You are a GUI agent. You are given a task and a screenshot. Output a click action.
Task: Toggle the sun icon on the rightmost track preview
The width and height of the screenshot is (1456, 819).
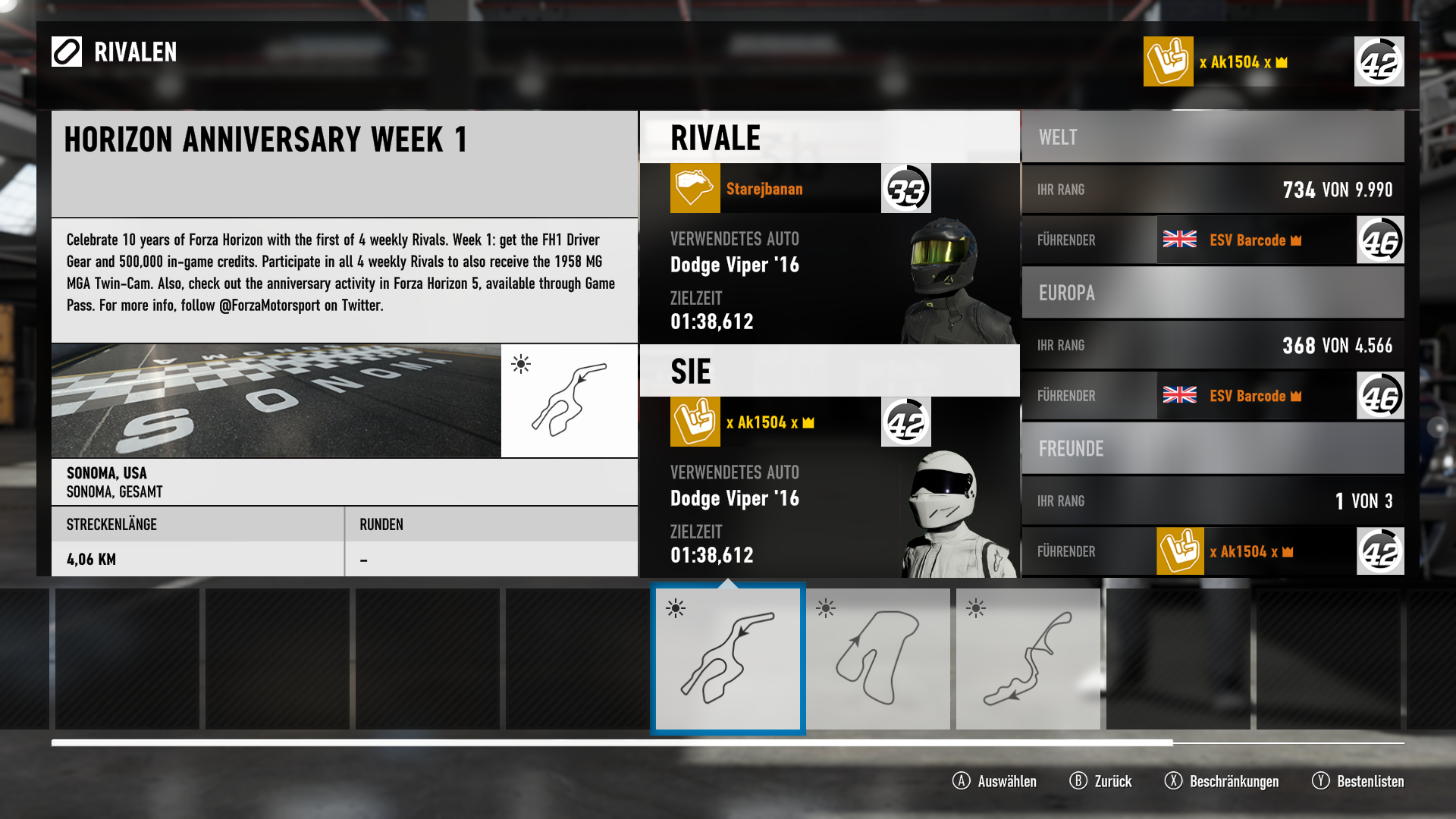tap(974, 607)
